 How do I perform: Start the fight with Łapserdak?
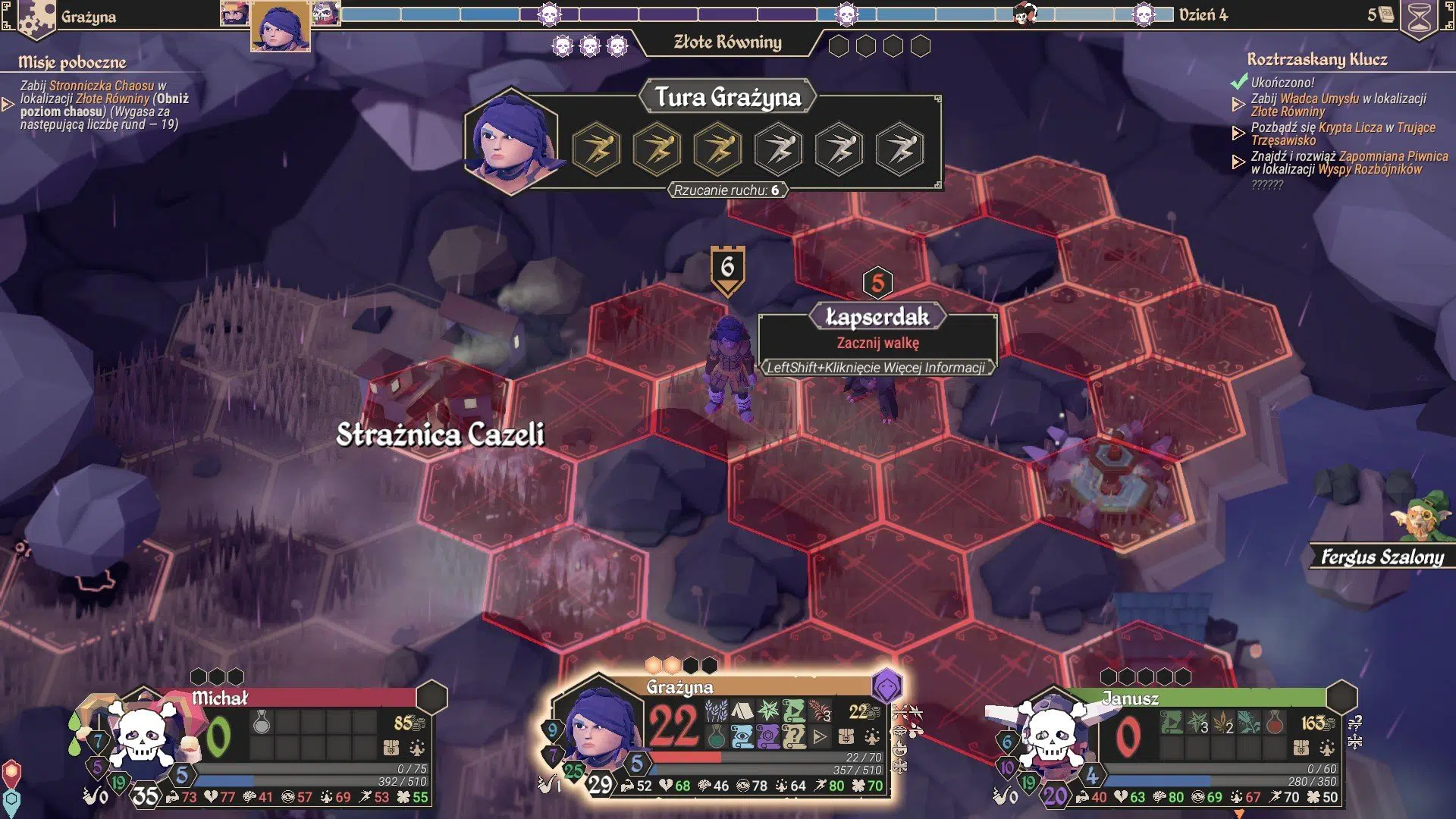(x=877, y=343)
